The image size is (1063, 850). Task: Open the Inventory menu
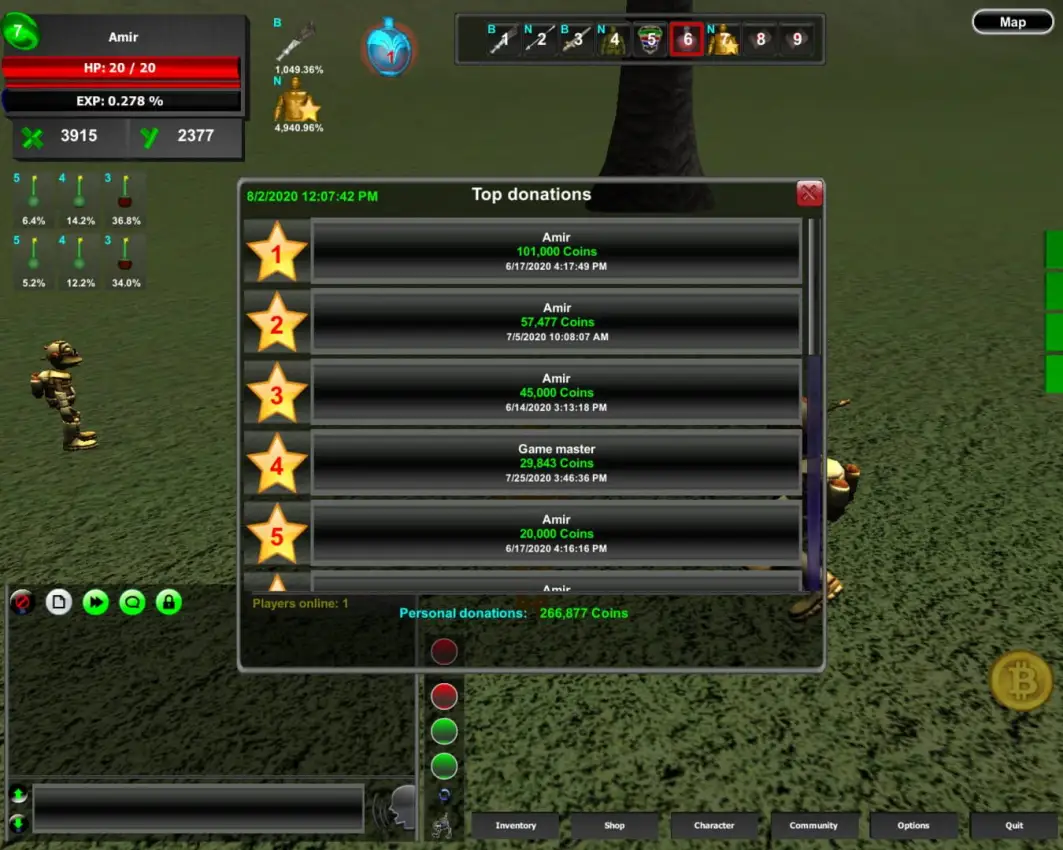click(x=516, y=826)
